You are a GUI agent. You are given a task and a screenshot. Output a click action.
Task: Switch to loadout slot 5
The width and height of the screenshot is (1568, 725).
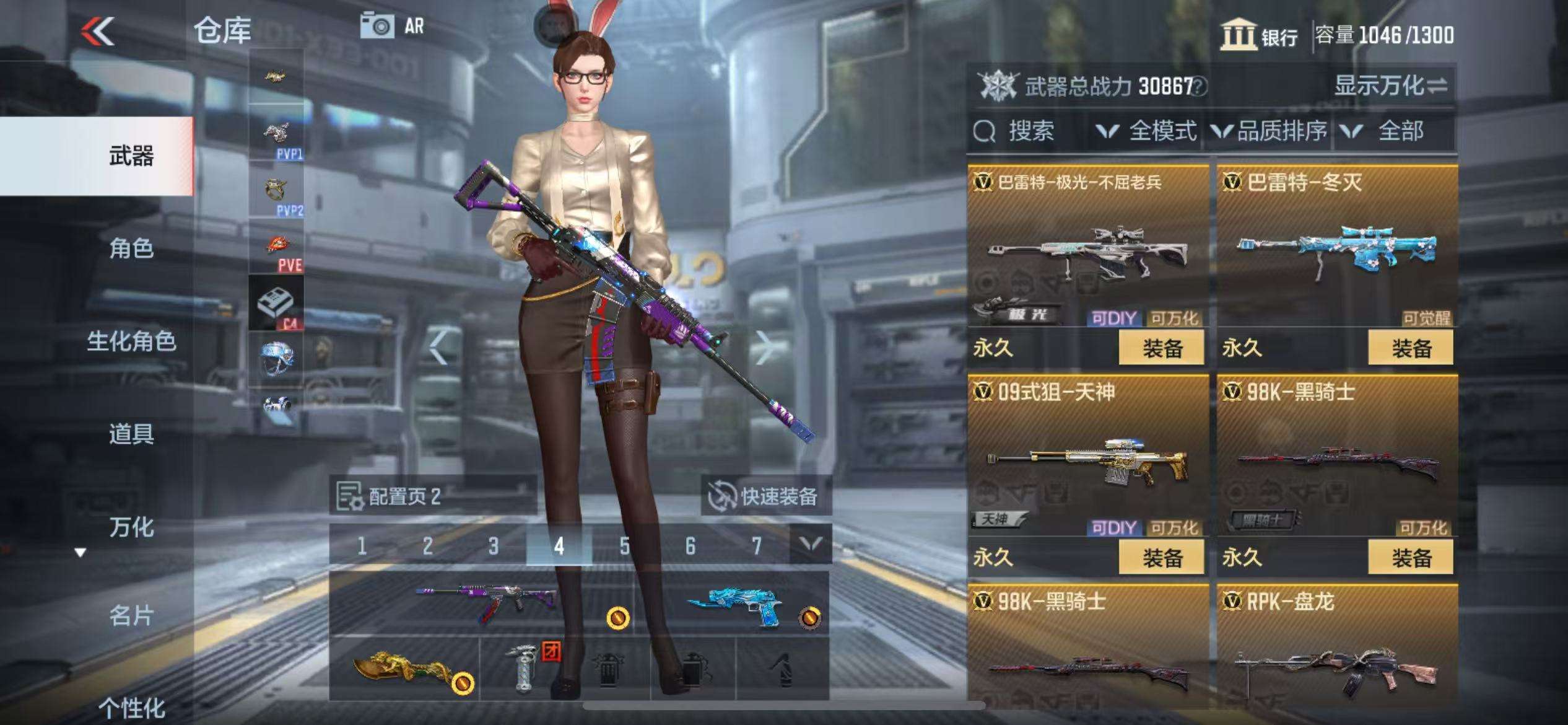tap(624, 545)
